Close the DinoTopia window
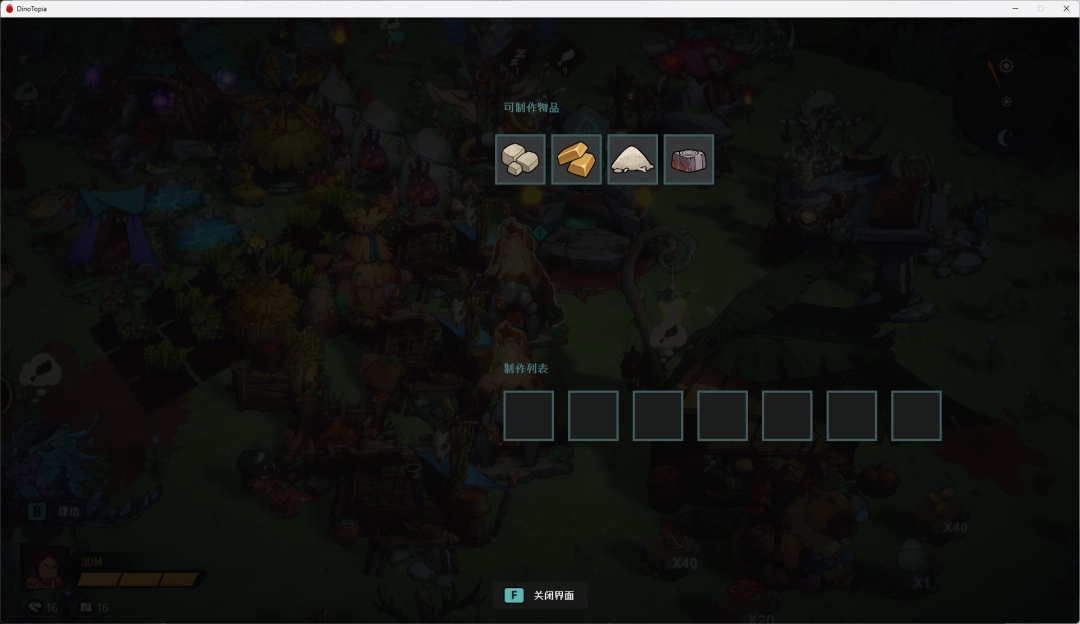The image size is (1080, 624). coord(1064,8)
